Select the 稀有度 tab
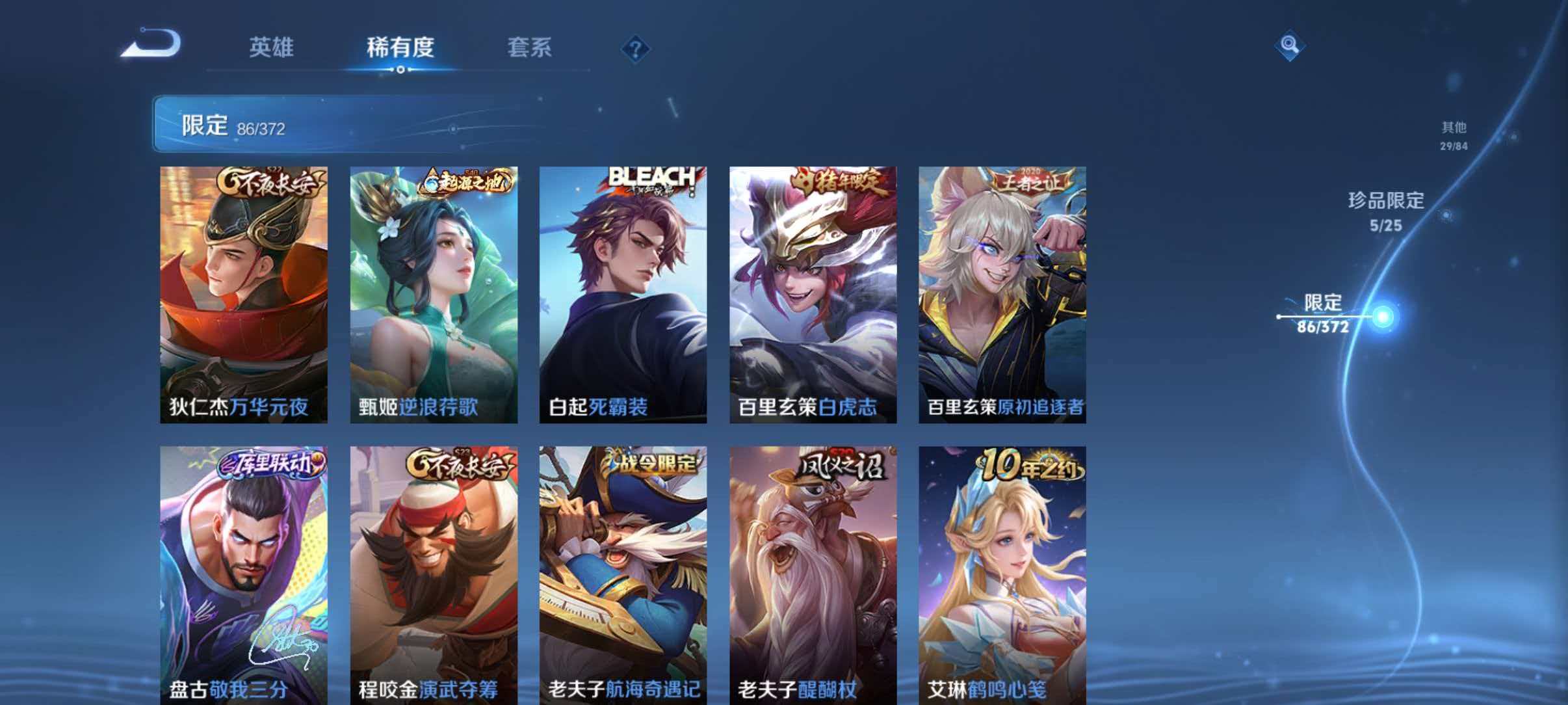This screenshot has width=1568, height=705. [x=400, y=47]
